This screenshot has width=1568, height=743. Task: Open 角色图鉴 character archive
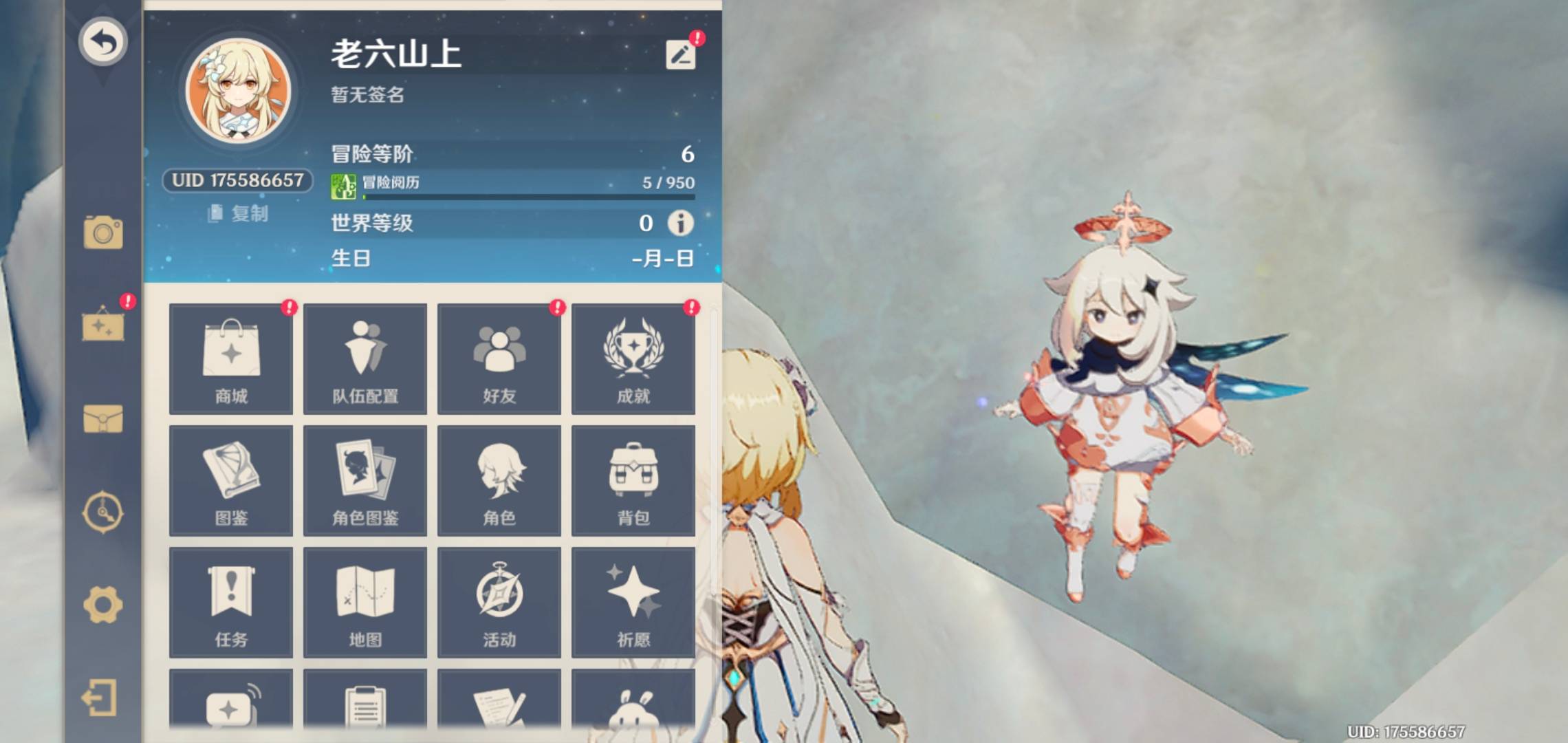(x=365, y=481)
